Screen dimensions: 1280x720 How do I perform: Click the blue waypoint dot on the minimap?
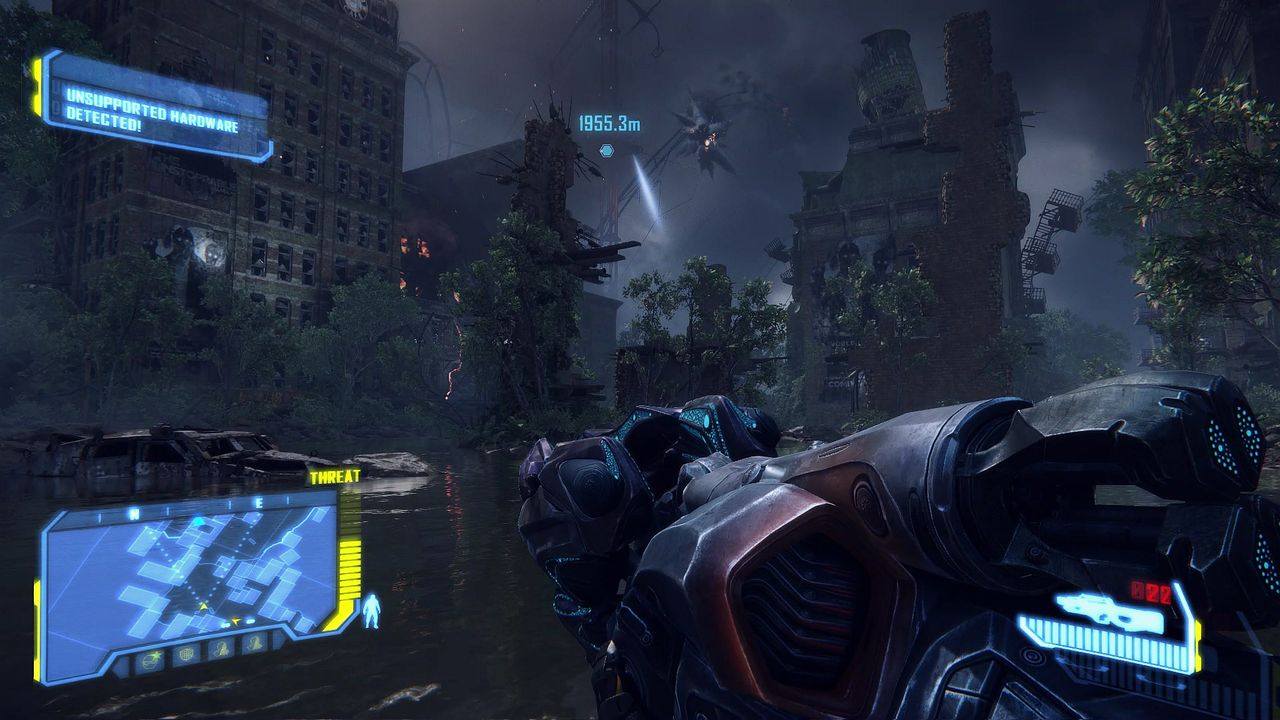[x=199, y=522]
